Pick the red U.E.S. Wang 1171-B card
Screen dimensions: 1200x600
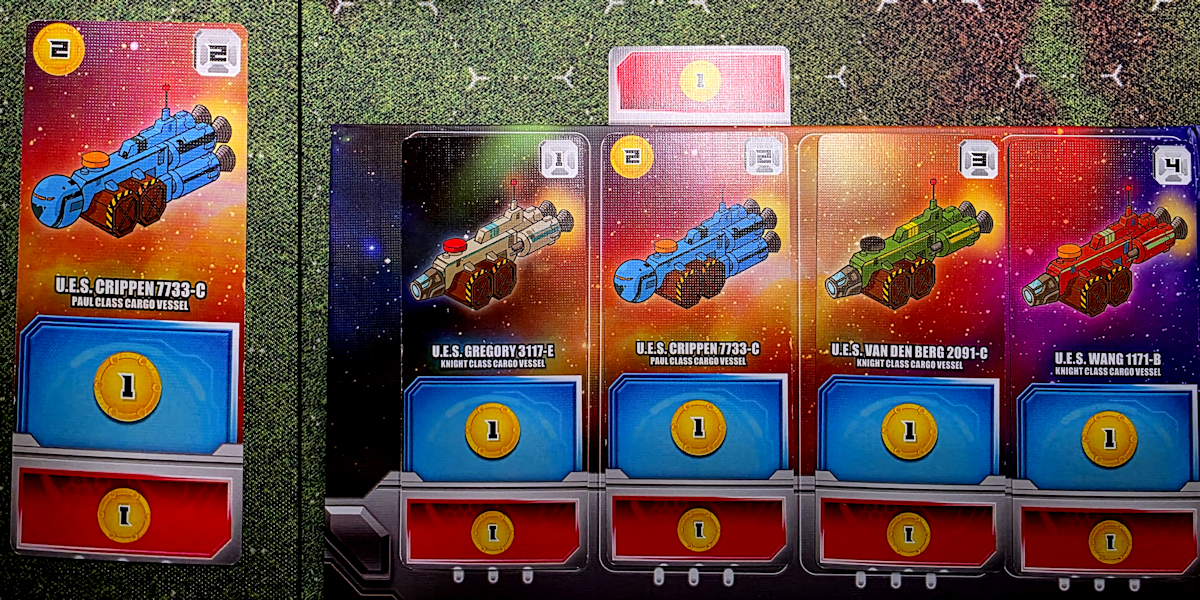tap(1106, 350)
